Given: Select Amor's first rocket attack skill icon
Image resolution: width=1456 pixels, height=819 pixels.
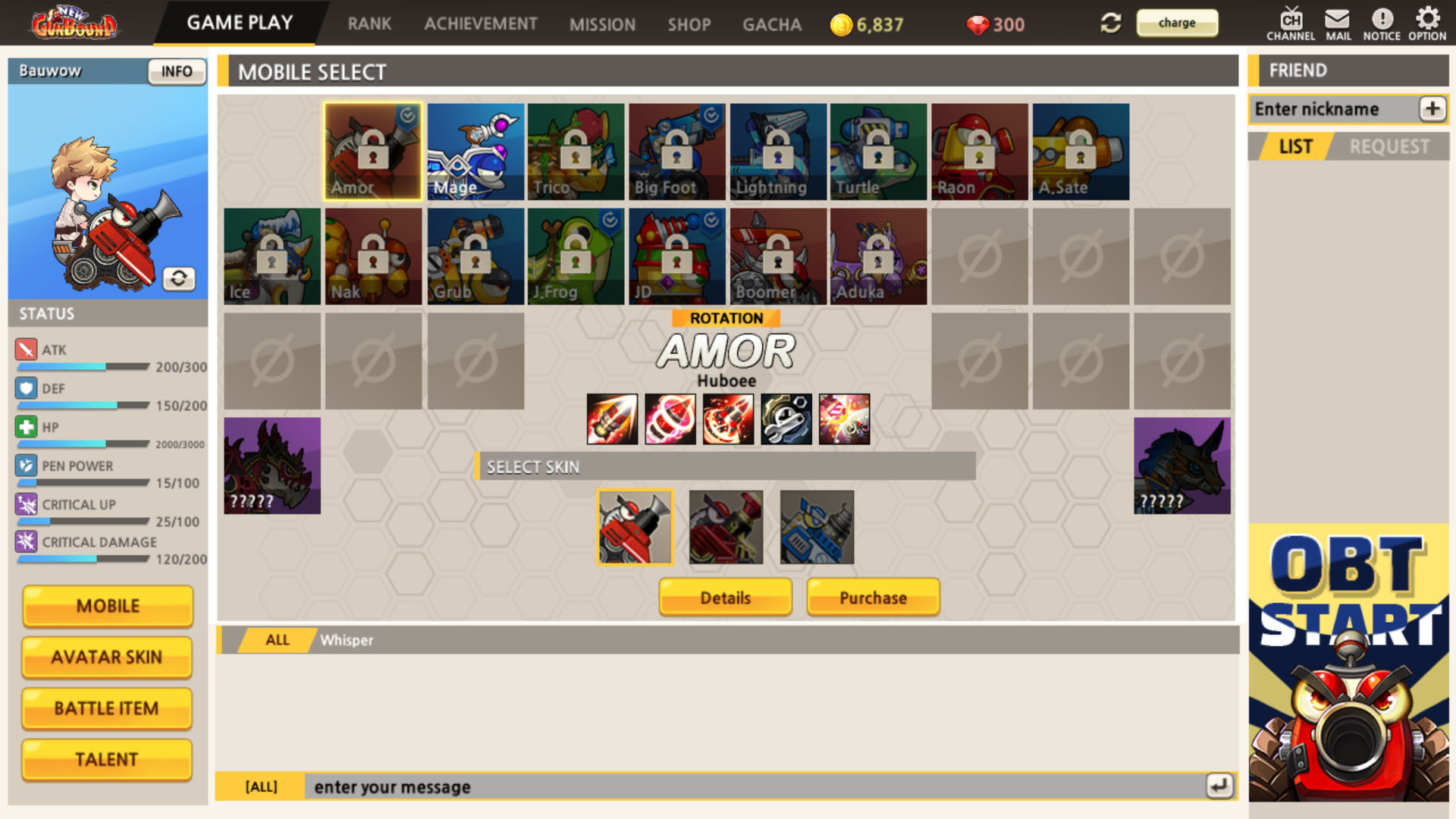Looking at the screenshot, I should [x=612, y=419].
